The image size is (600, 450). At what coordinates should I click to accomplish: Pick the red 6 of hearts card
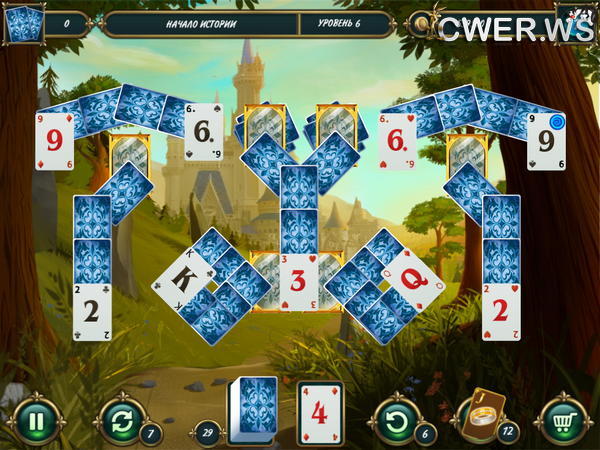point(397,139)
